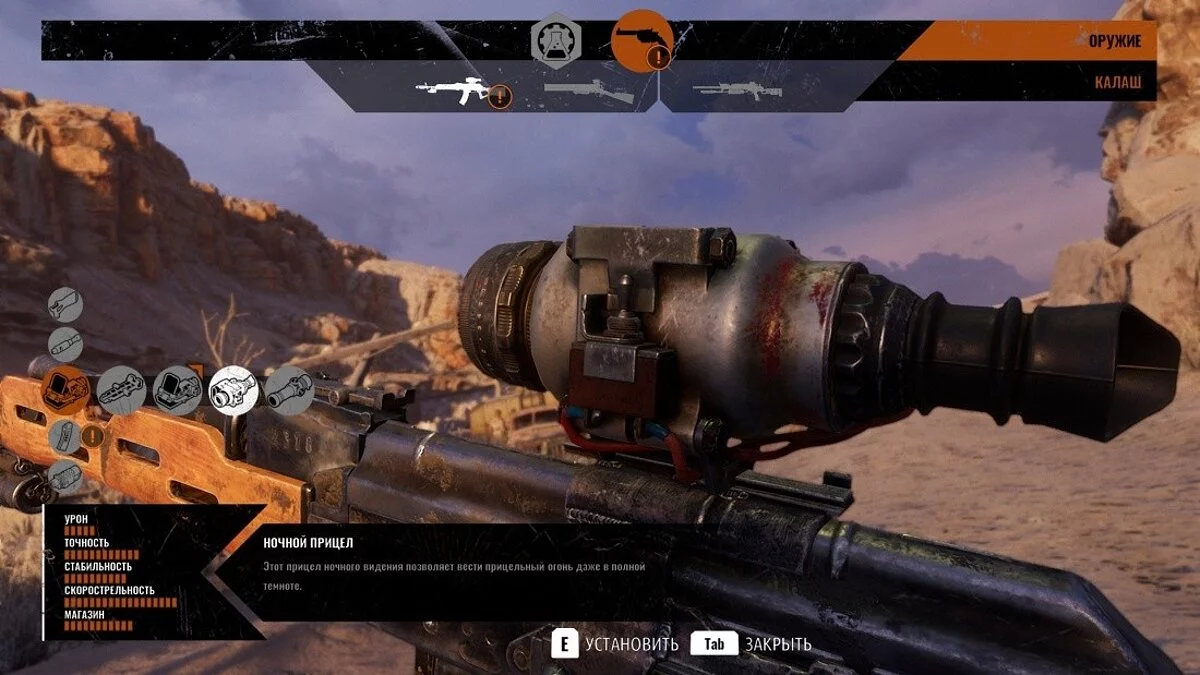Open the stock attachment category
Image resolution: width=1200 pixels, height=675 pixels.
point(66,304)
